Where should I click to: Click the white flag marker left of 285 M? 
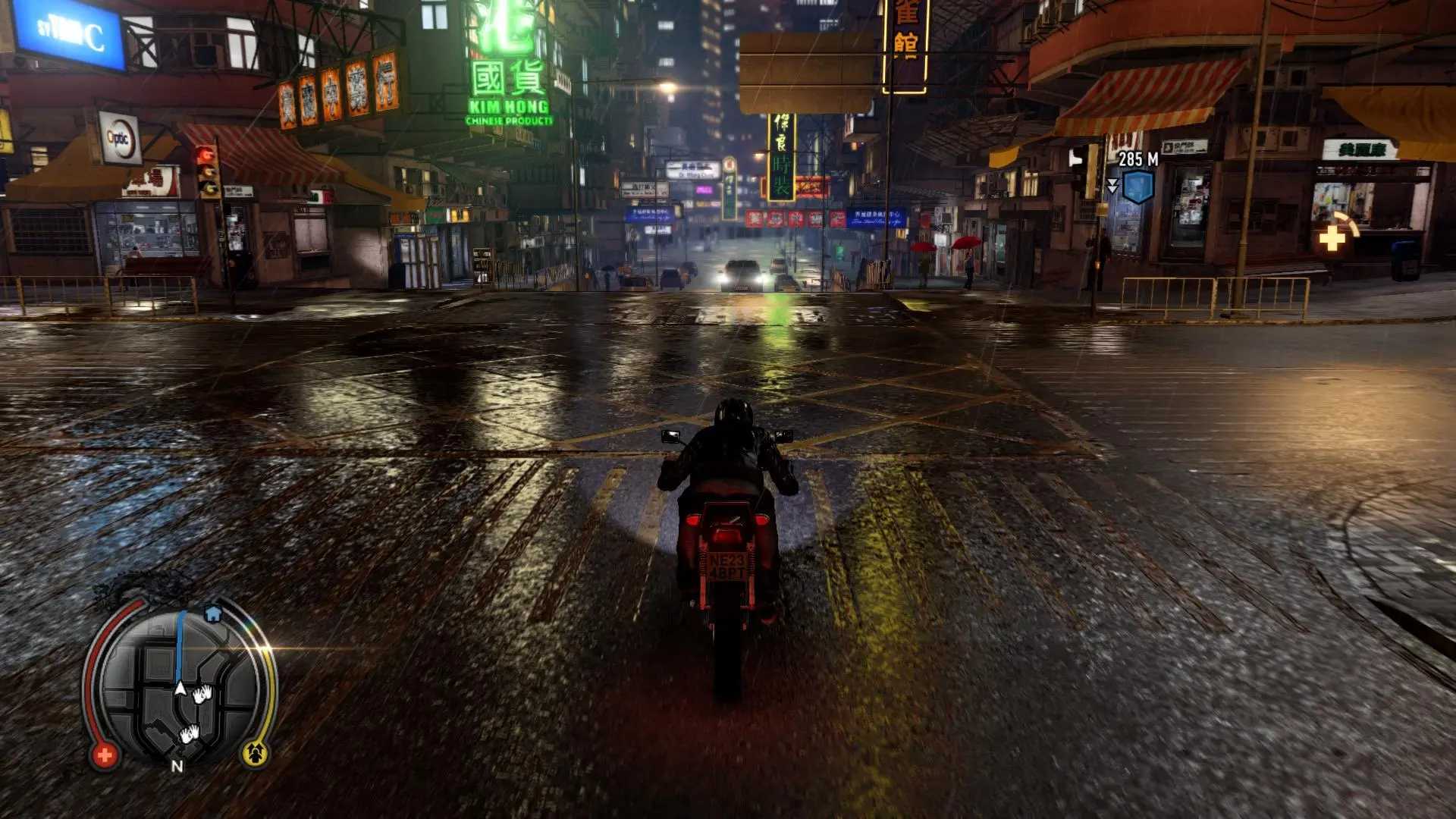[1075, 158]
